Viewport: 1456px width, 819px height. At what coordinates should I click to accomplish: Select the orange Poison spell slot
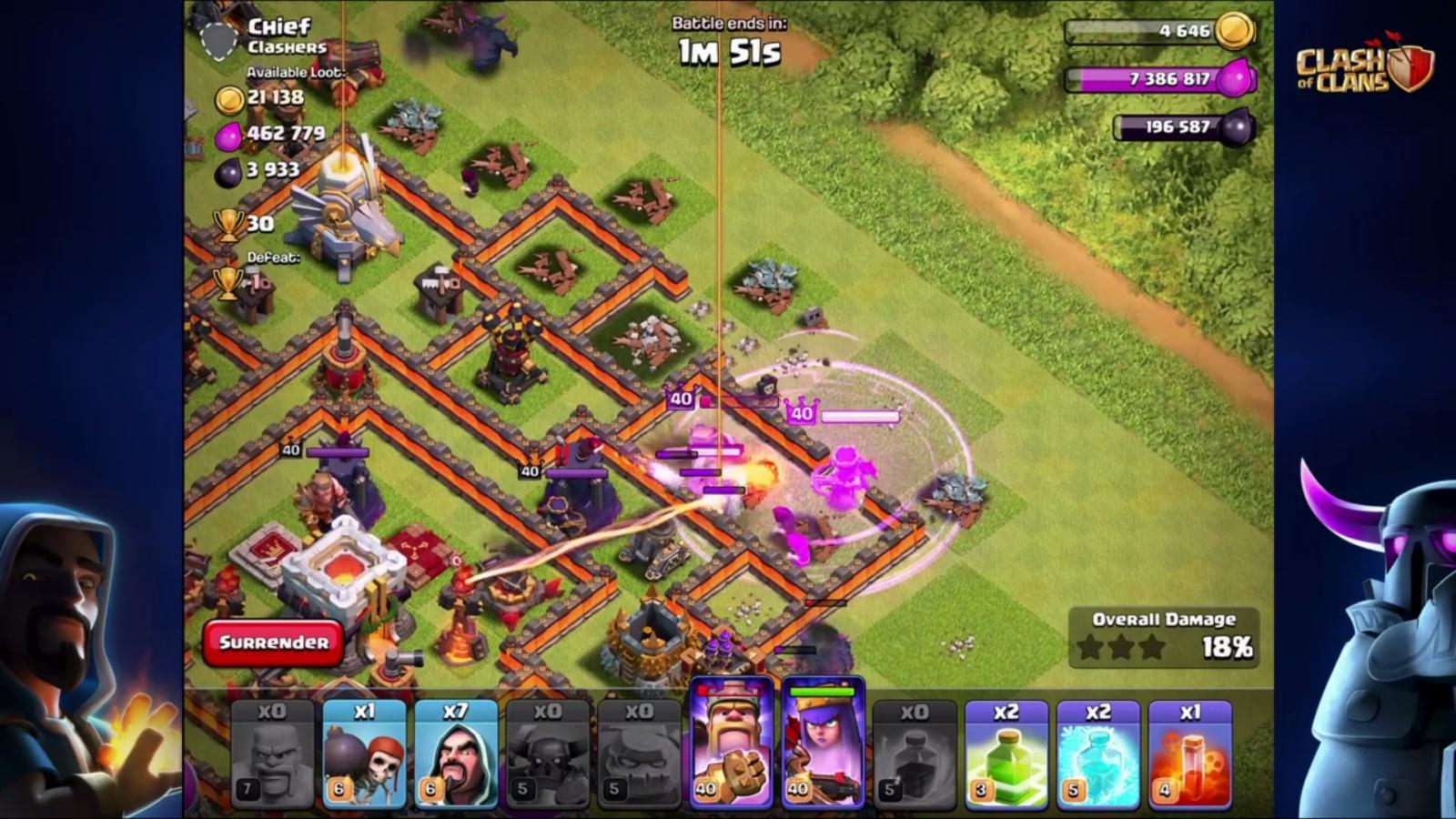pos(1190,753)
